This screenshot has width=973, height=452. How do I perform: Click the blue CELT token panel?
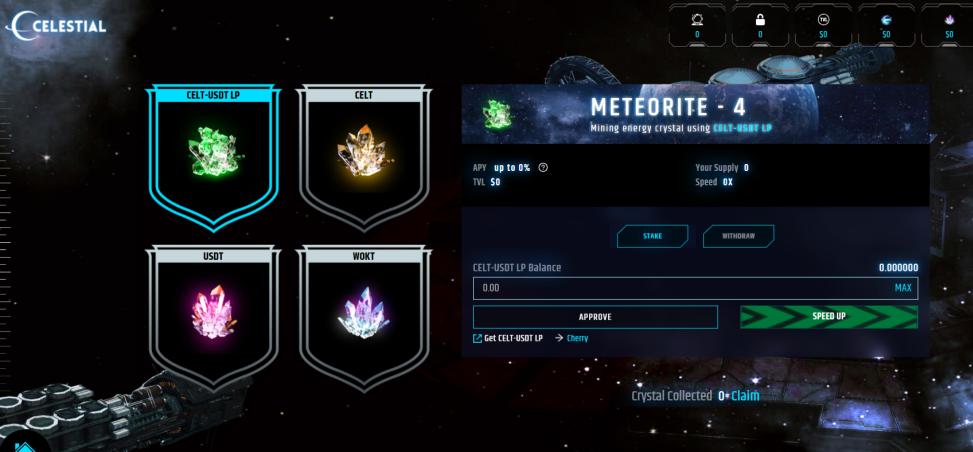(886, 24)
